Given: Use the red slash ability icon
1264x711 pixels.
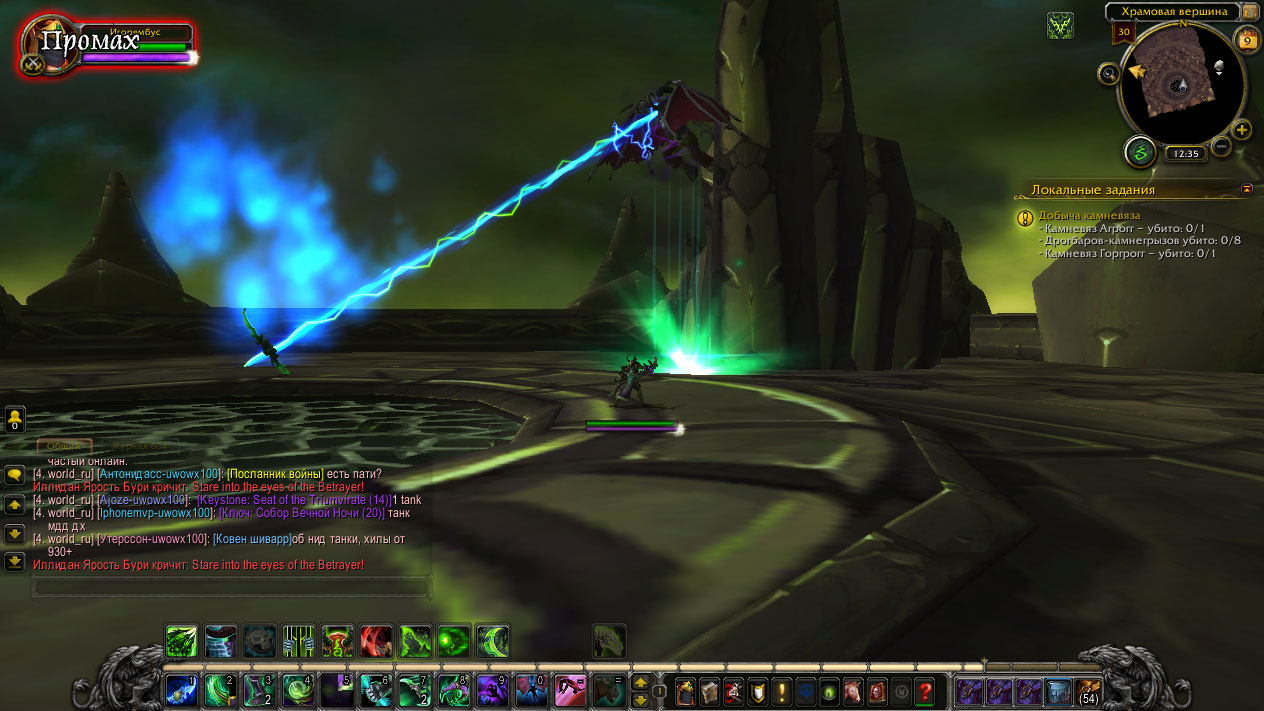Looking at the screenshot, I should click(x=377, y=641).
